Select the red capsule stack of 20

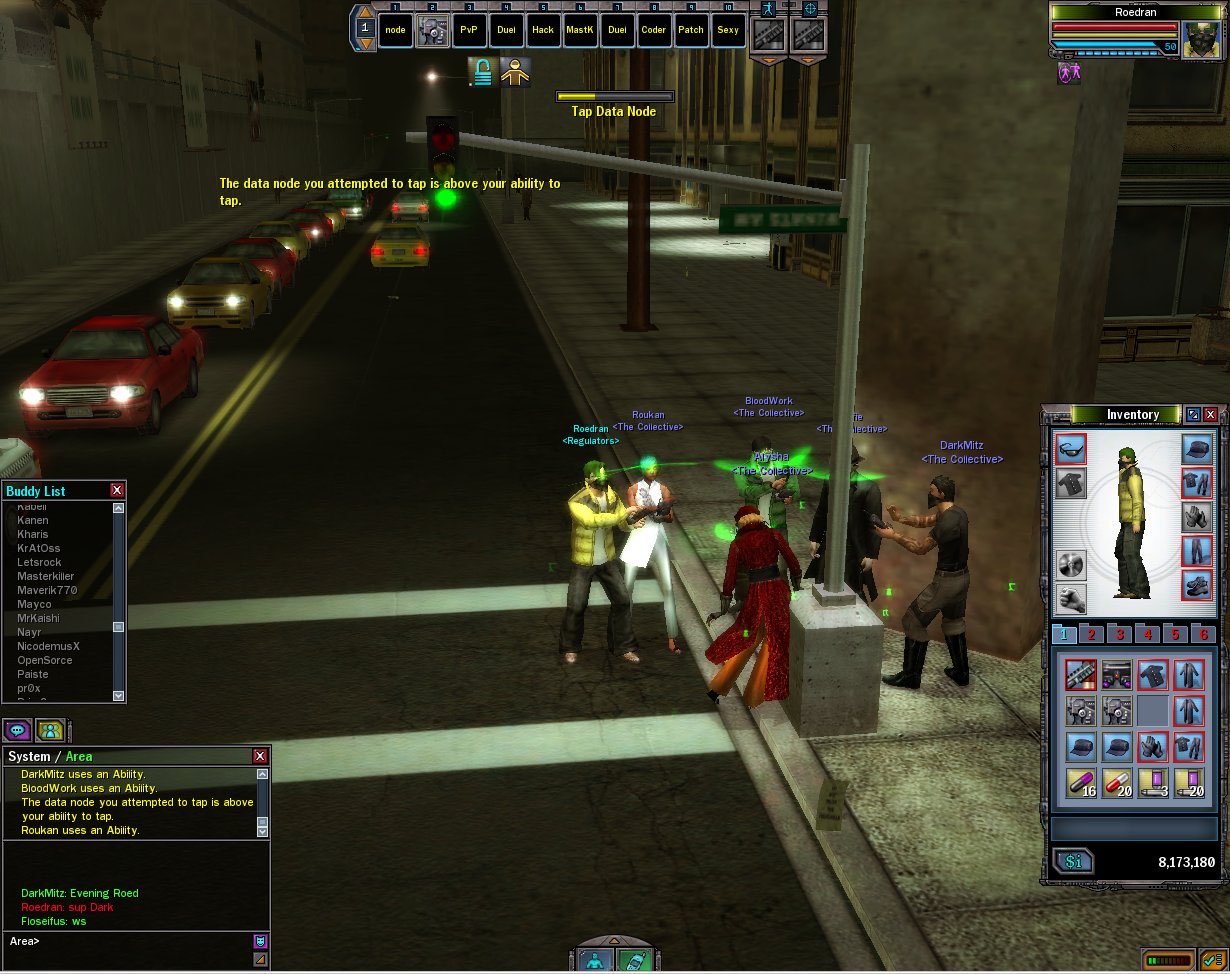tap(1117, 783)
